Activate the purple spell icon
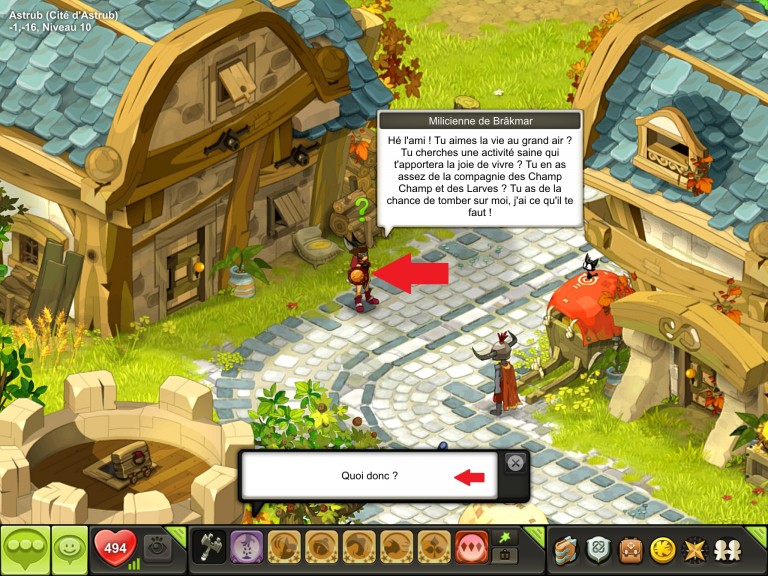 point(245,549)
